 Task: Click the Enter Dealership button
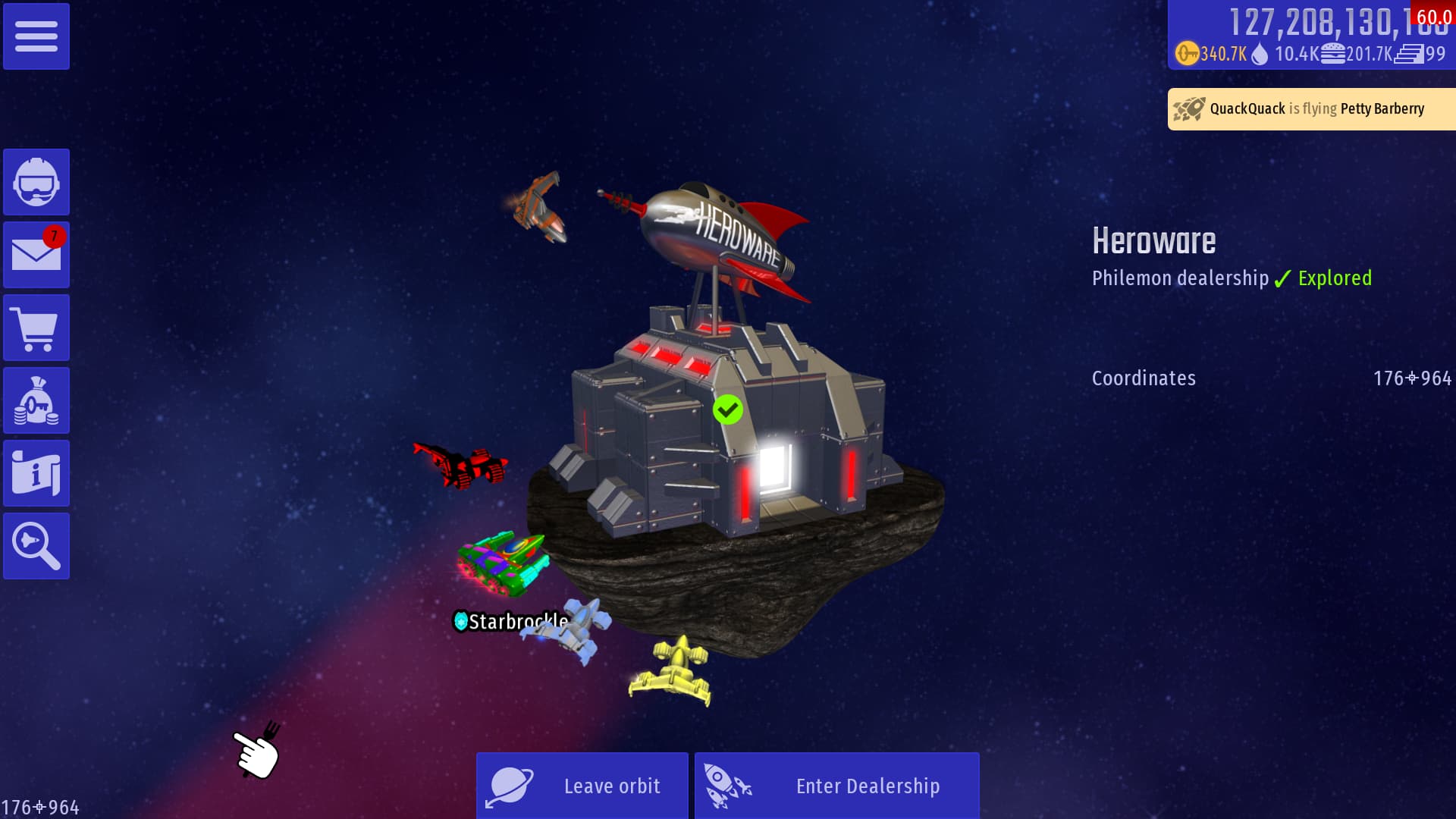[836, 786]
